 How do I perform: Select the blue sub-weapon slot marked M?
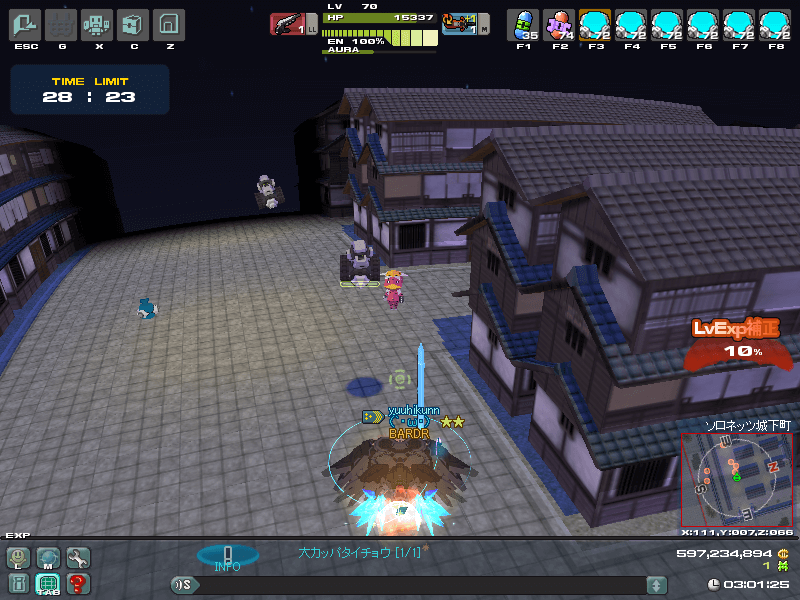pyautogui.click(x=460, y=23)
